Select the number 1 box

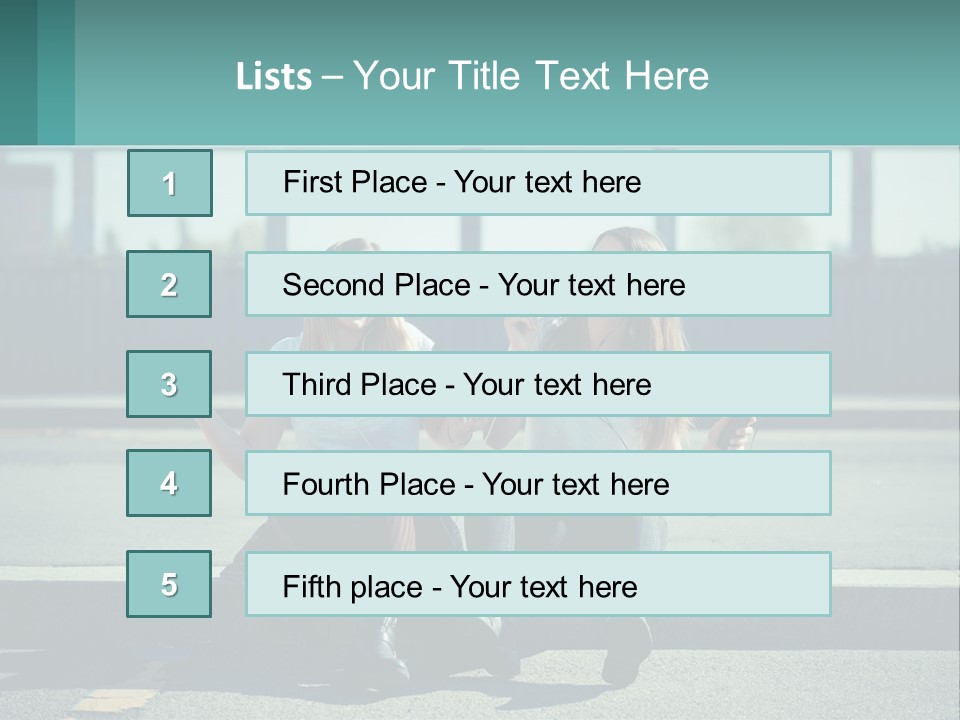170,183
